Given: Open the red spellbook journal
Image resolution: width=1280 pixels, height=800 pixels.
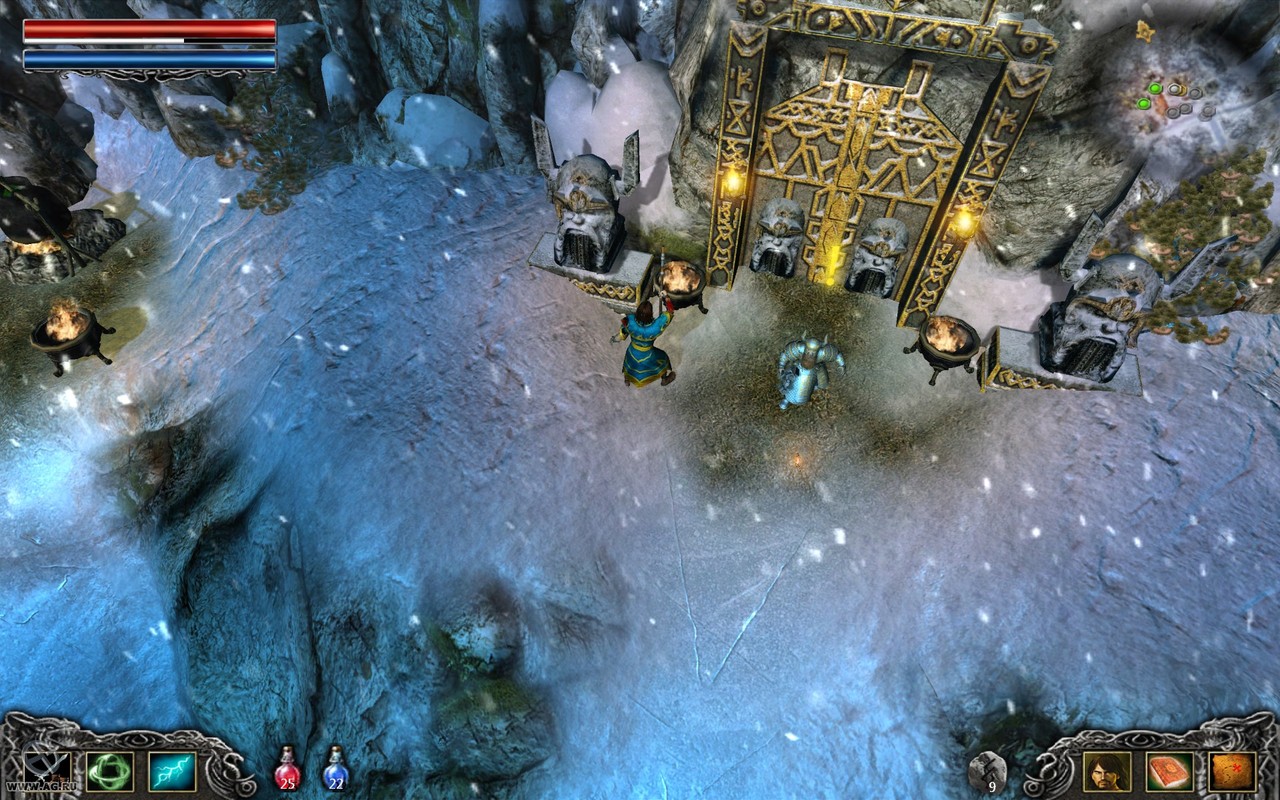Looking at the screenshot, I should (1169, 771).
